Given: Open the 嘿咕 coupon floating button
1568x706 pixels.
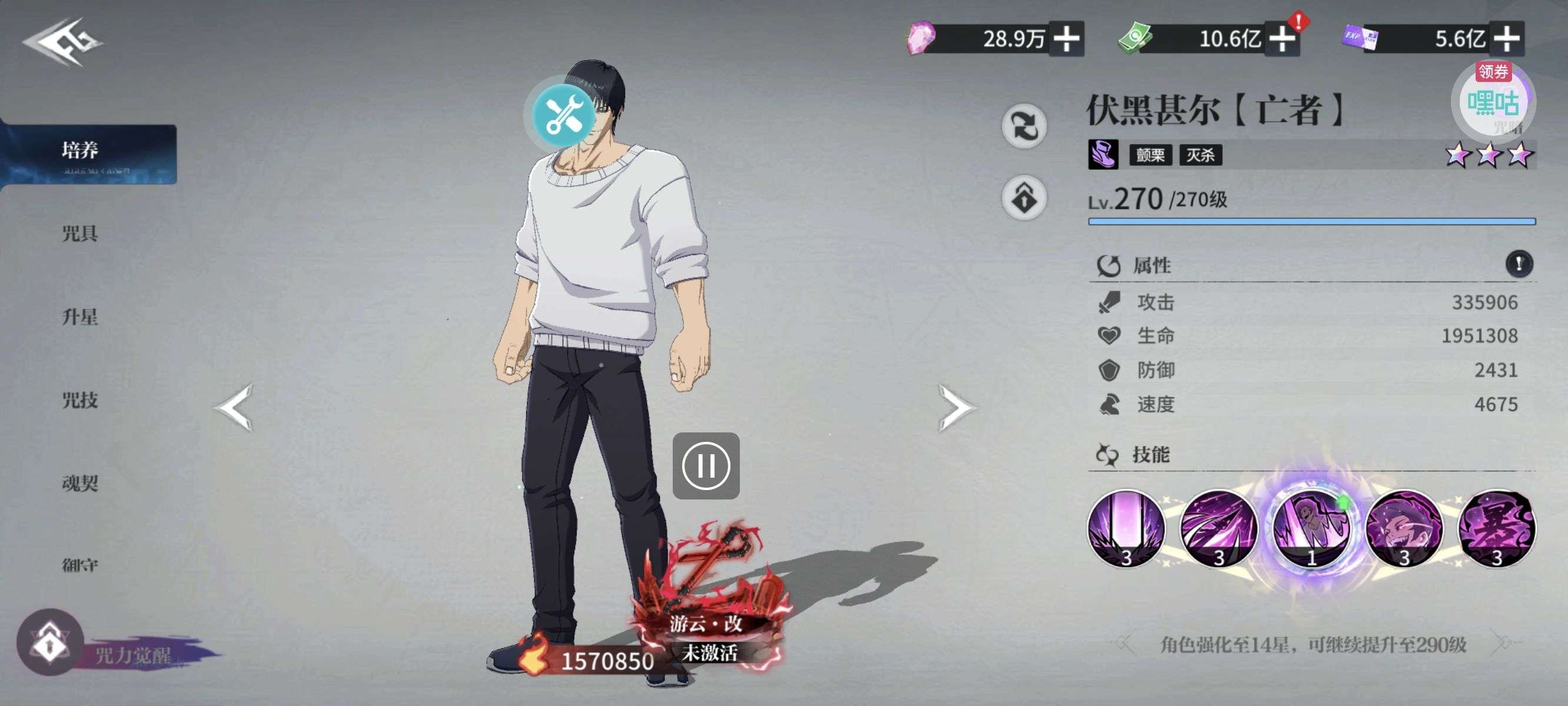Looking at the screenshot, I should point(1493,101).
